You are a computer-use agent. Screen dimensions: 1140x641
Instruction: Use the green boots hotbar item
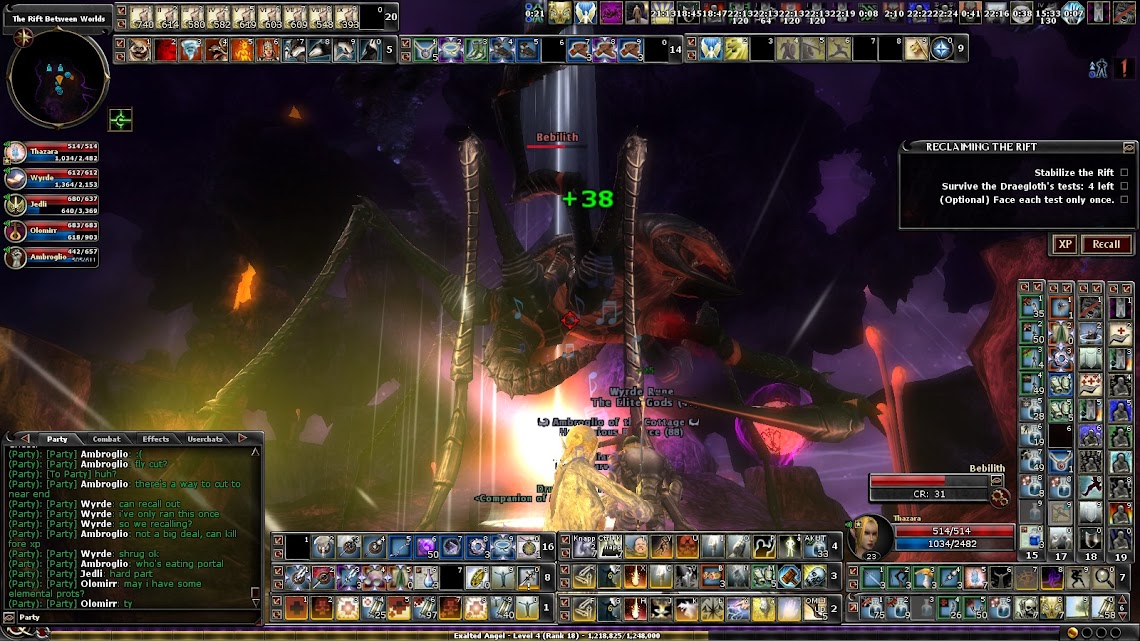coord(475,49)
